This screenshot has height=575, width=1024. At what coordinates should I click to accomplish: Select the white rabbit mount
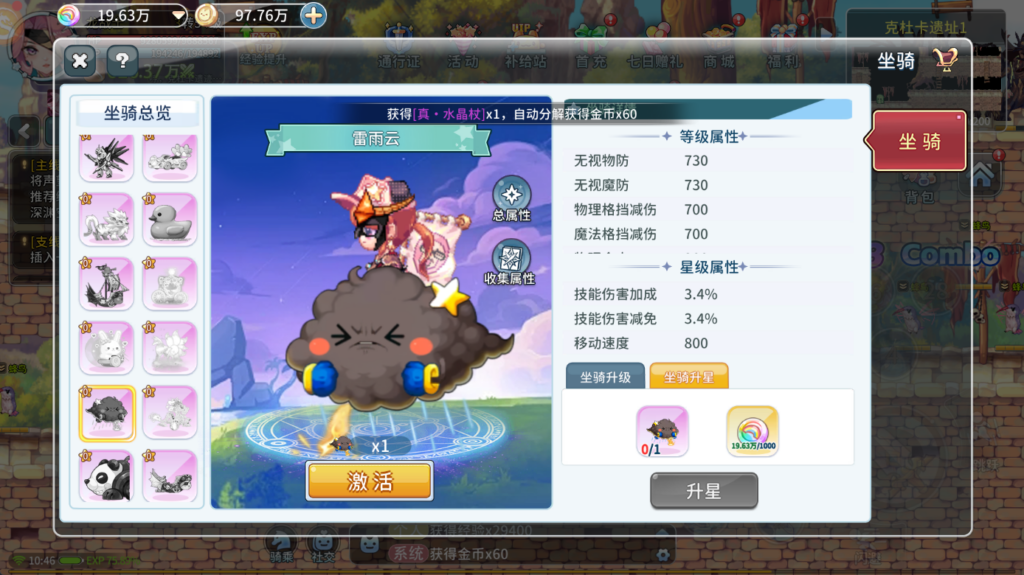pos(107,348)
